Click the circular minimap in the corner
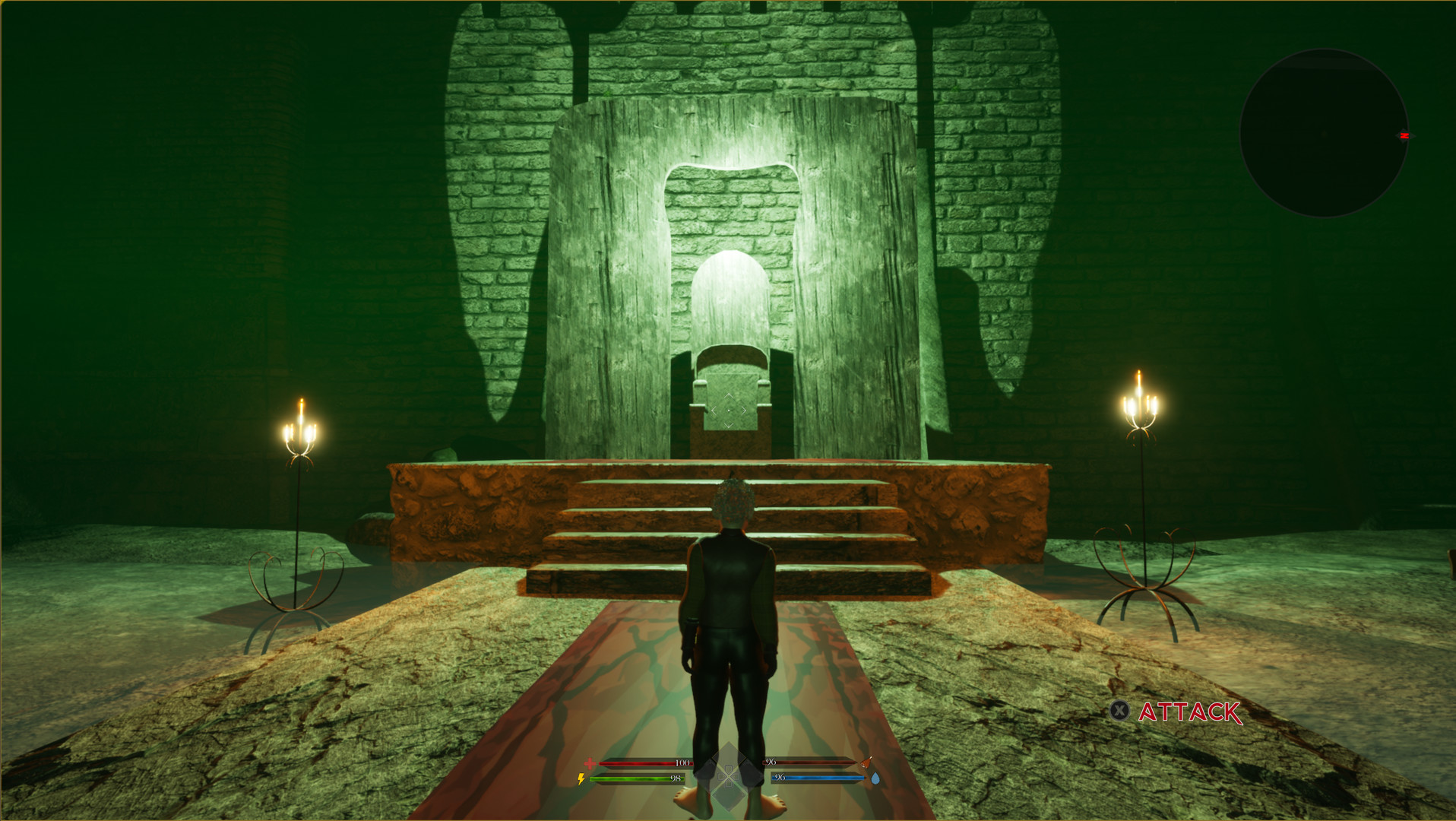 click(x=1325, y=133)
